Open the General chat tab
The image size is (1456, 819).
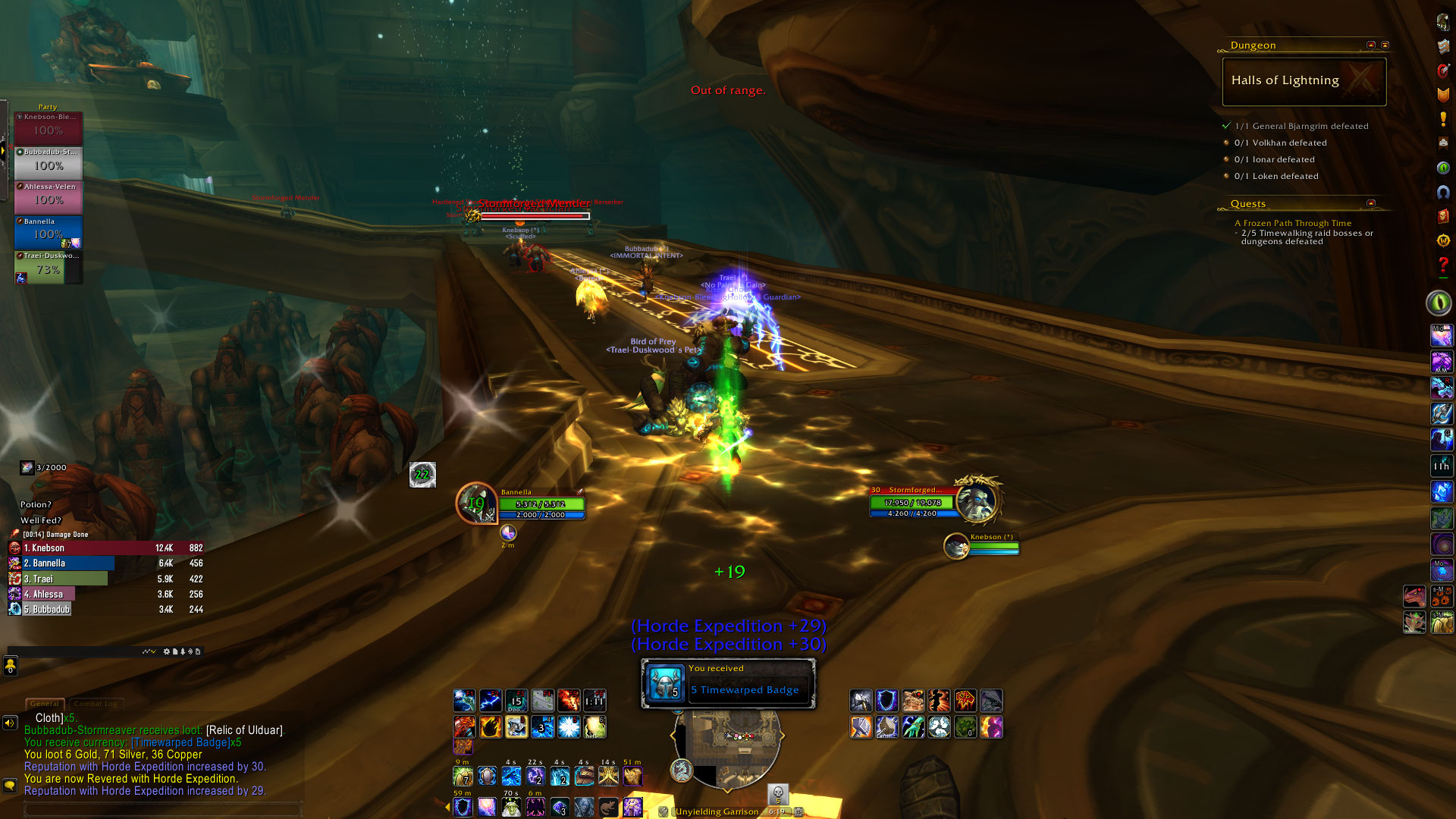pyautogui.click(x=45, y=704)
